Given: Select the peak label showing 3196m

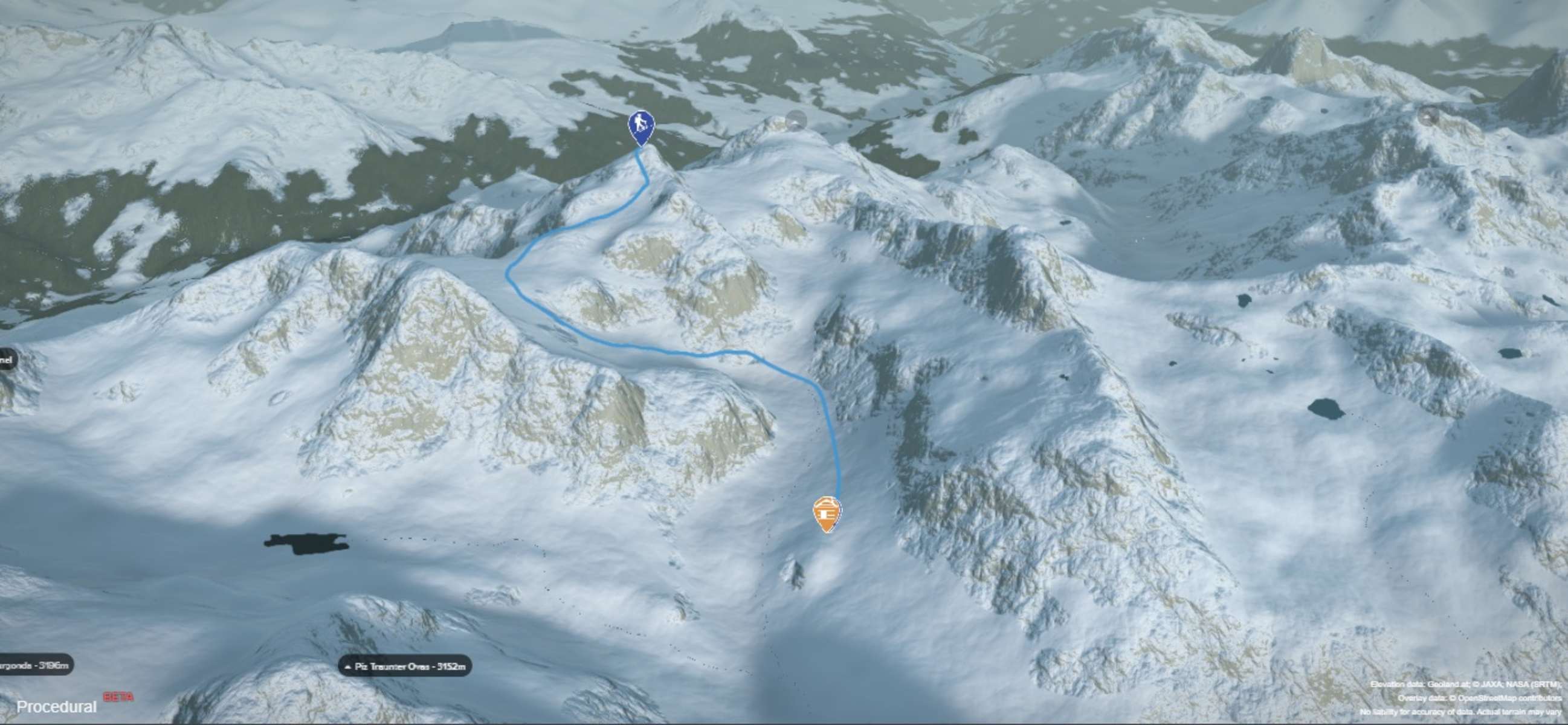Looking at the screenshot, I should (x=35, y=665).
